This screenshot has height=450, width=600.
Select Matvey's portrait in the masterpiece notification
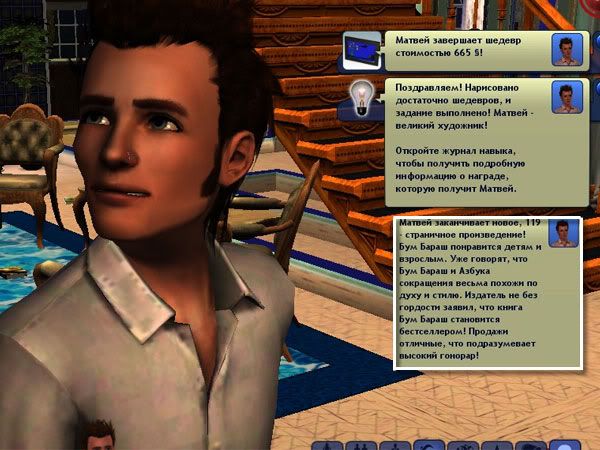coord(570,50)
